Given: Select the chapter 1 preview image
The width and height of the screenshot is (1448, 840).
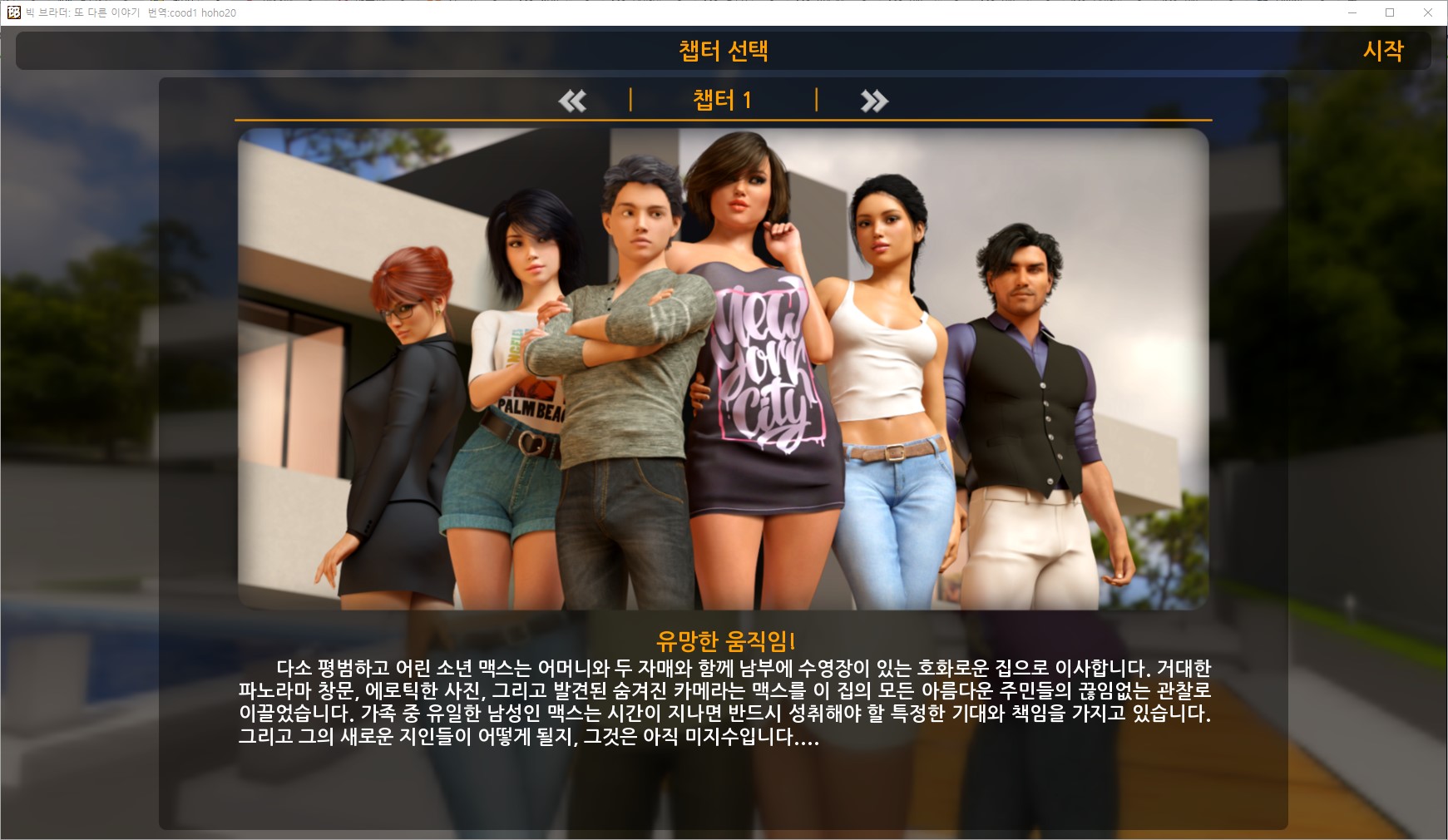Looking at the screenshot, I should point(723,368).
